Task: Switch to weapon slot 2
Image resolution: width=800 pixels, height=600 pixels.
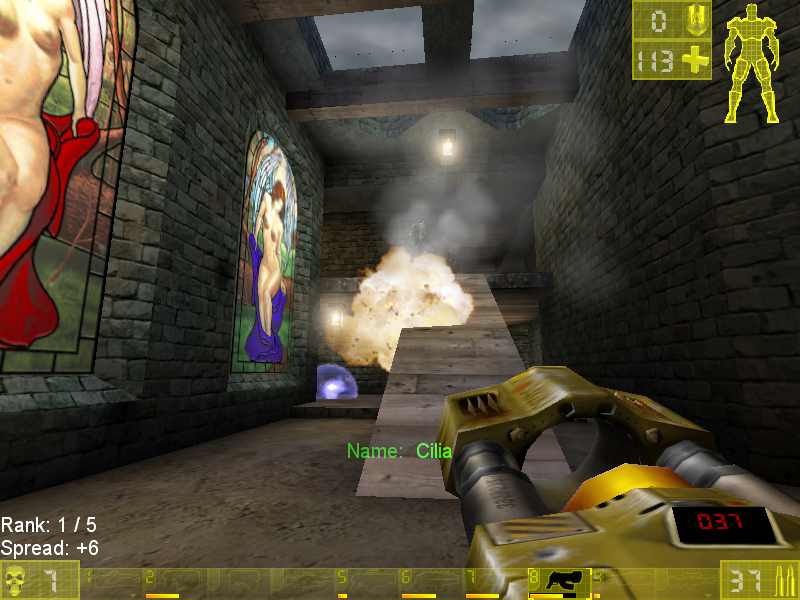Action: (175, 581)
